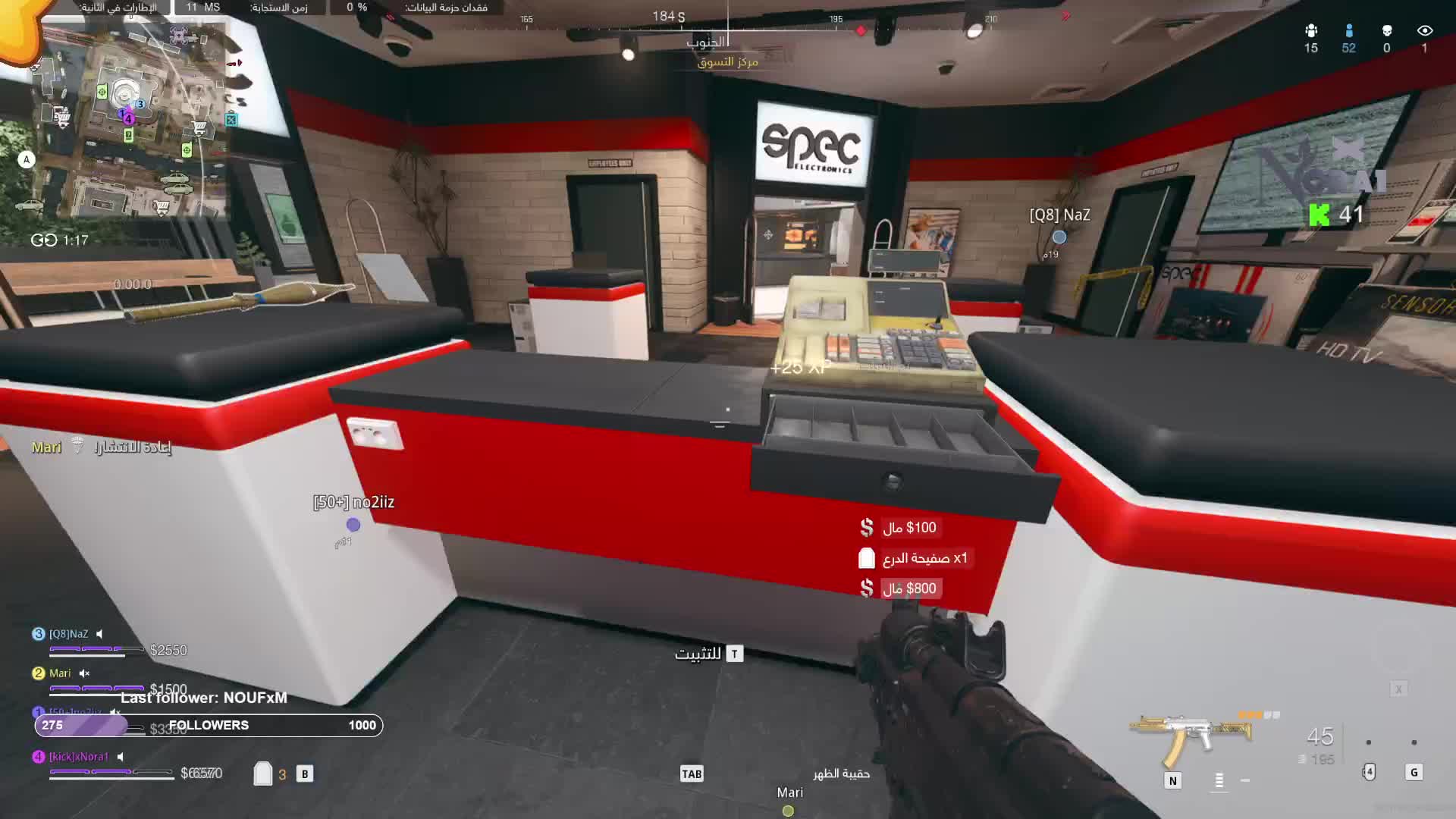Click the kills skull icon
This screenshot has width=1456, height=819.
1386,31
